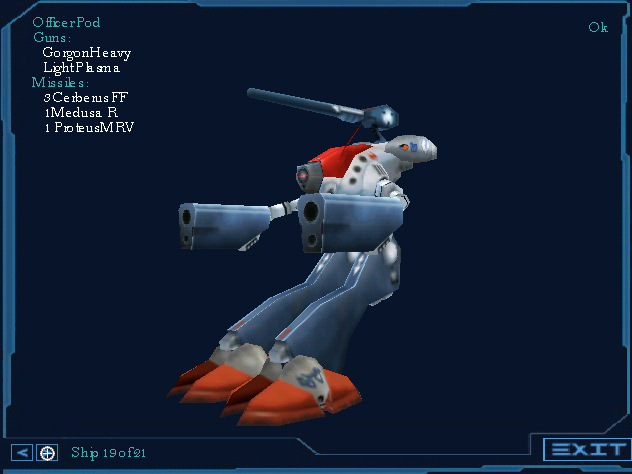632x474 pixels.
Task: Go to the previous ship with the arrow
Action: (23, 453)
